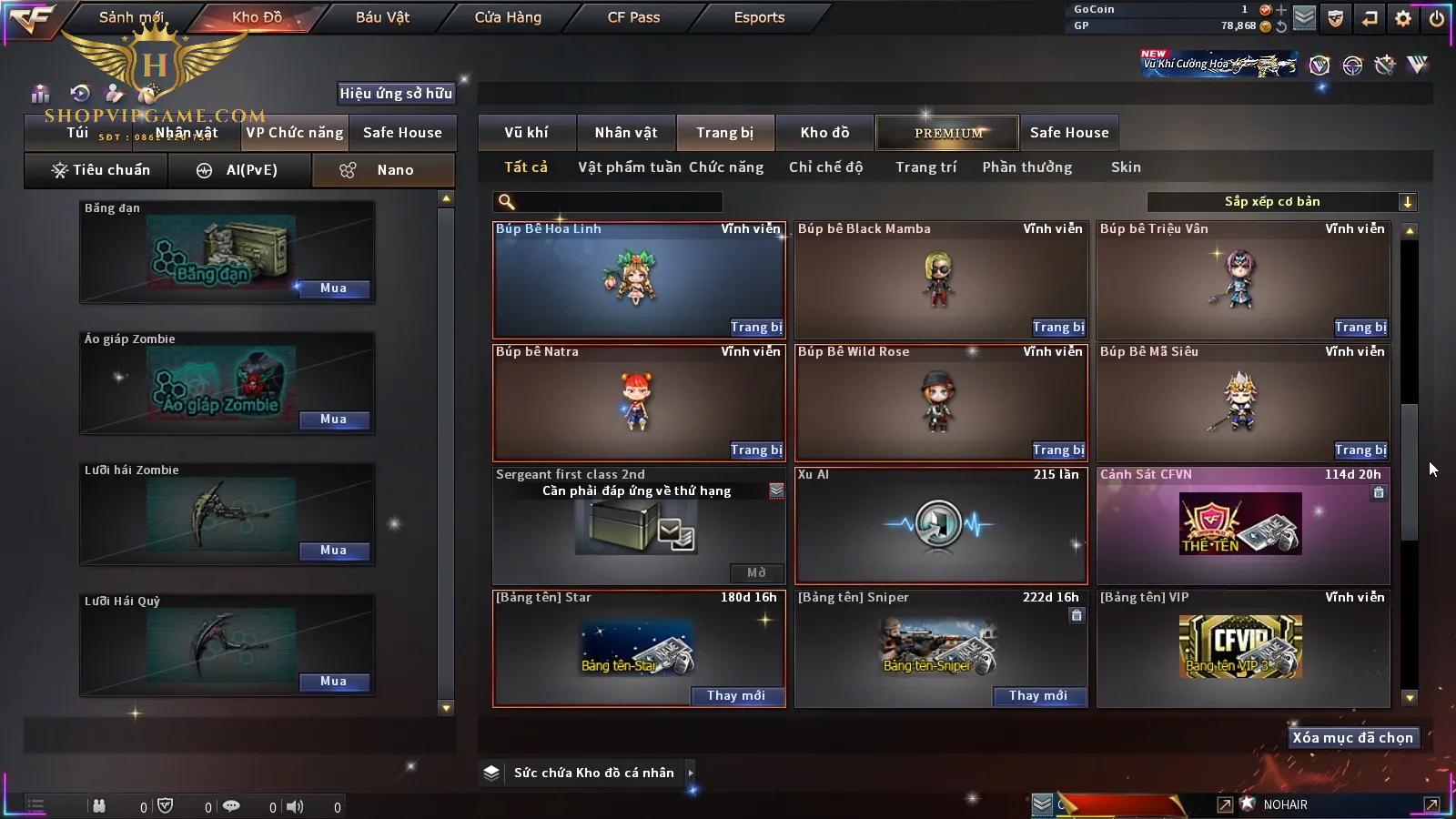This screenshot has height=819, width=1456.
Task: Open the Cửa Hàng shop menu
Action: click(508, 17)
